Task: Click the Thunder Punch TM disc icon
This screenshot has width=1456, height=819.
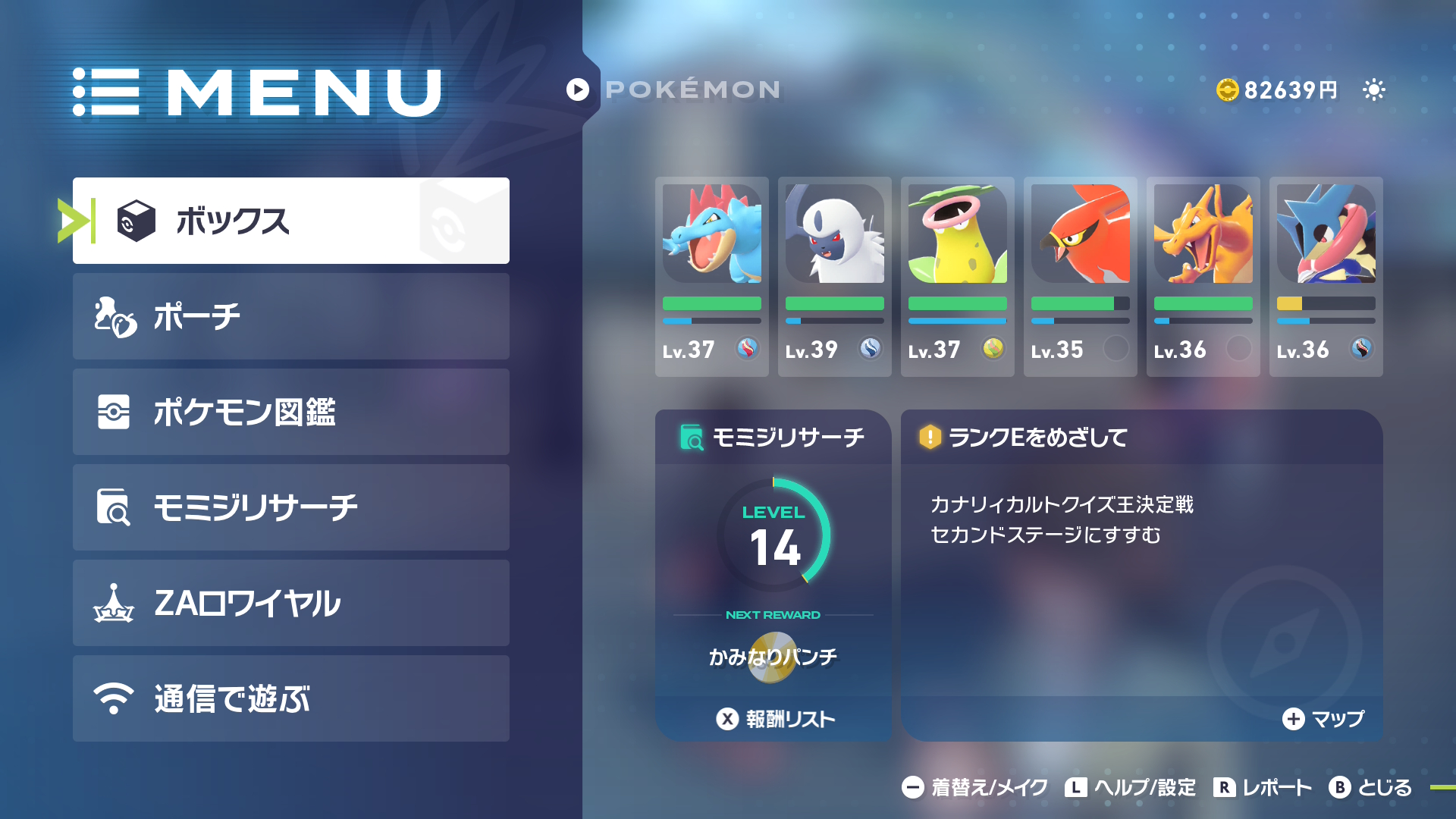Action: 773,658
